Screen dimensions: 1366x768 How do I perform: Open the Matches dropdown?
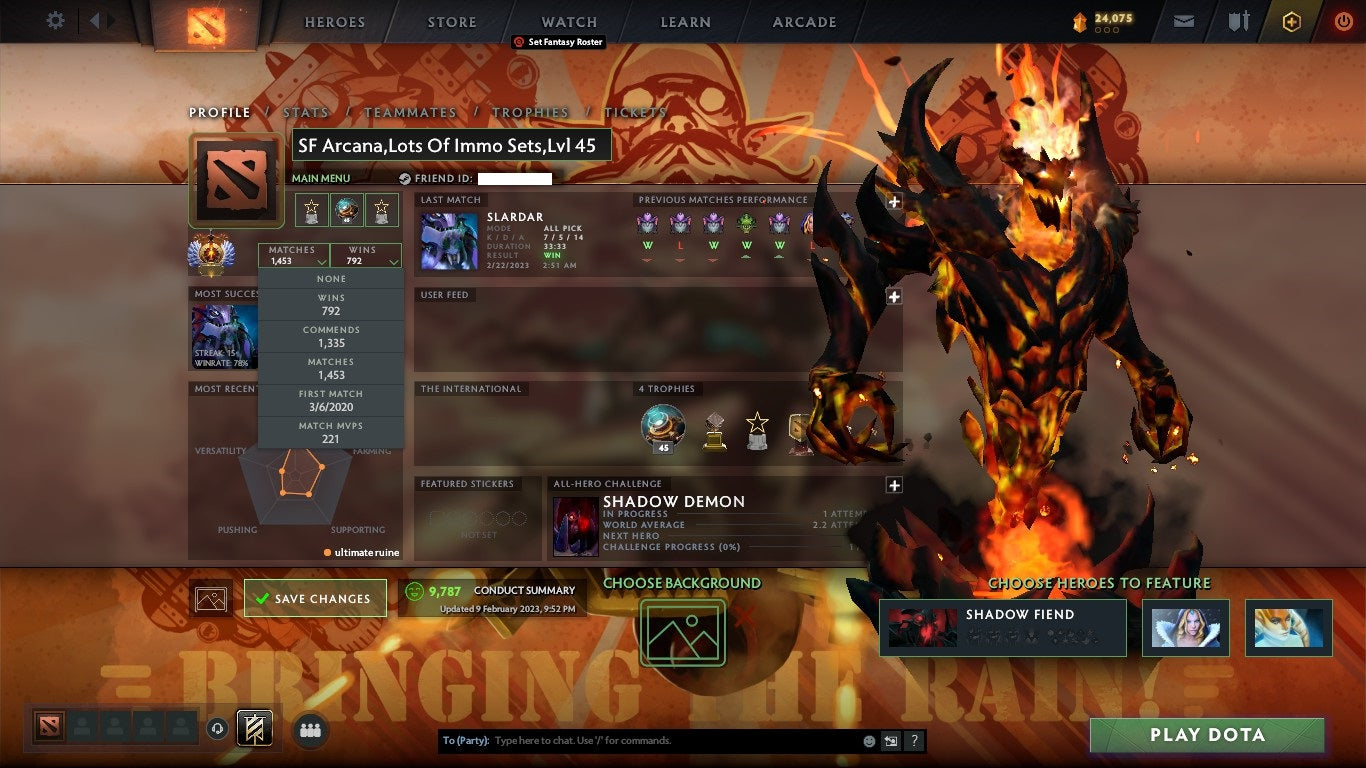[293, 256]
